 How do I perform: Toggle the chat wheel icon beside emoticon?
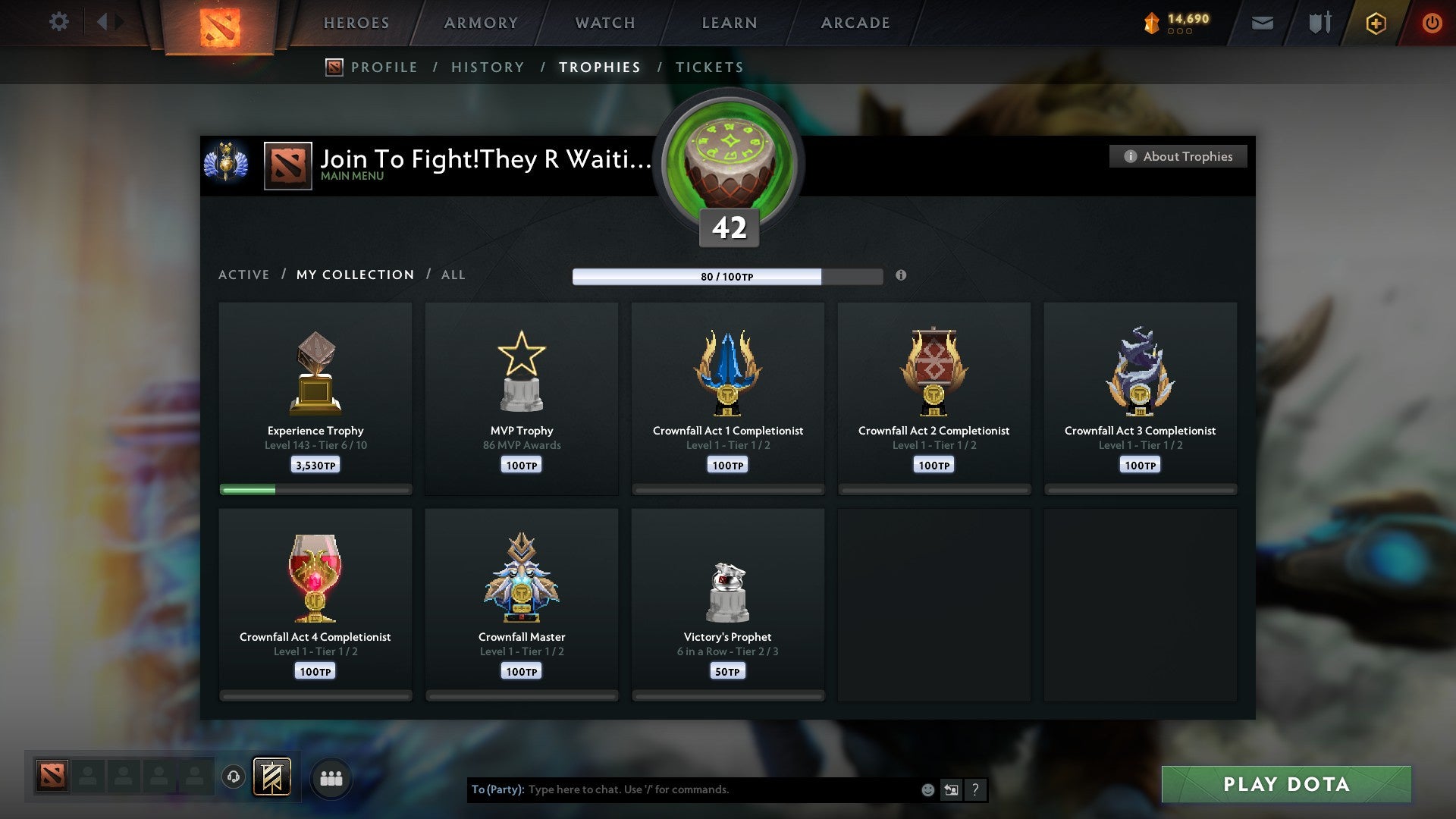coord(952,789)
